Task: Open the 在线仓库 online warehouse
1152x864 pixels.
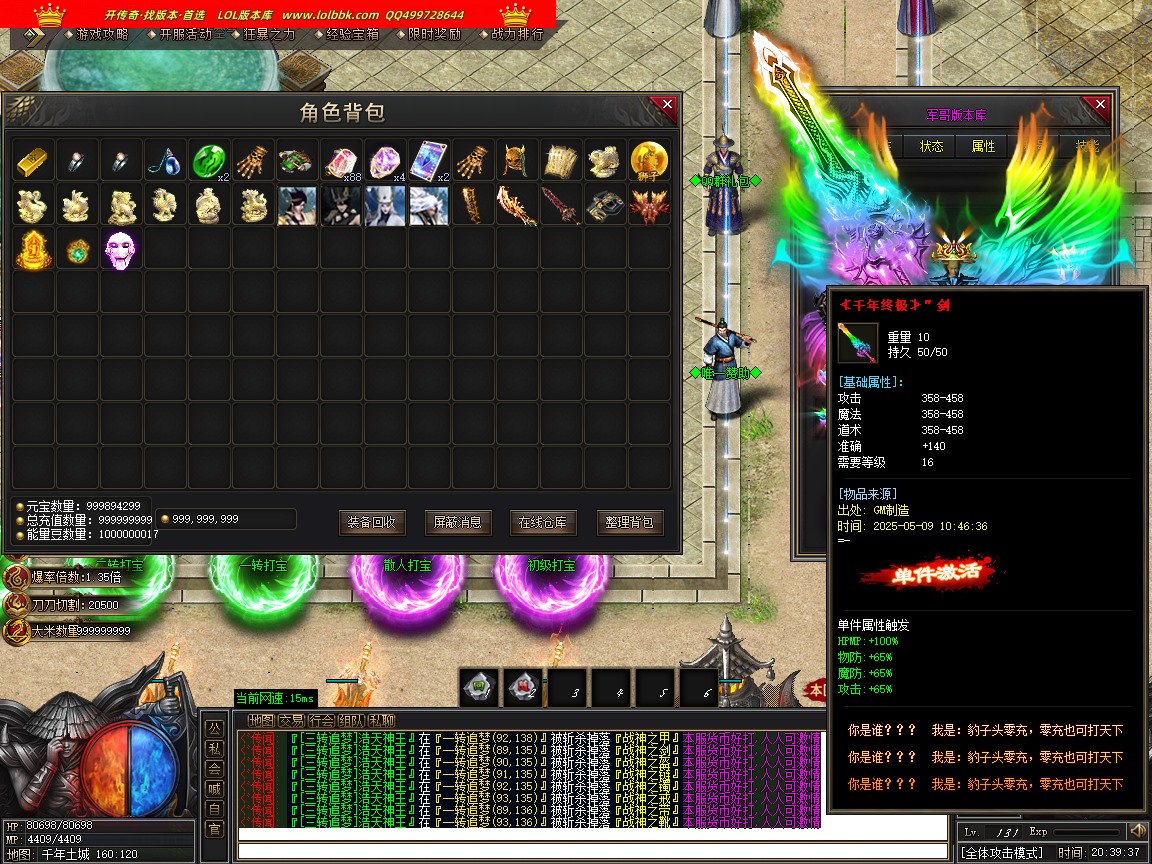Action: 543,522
